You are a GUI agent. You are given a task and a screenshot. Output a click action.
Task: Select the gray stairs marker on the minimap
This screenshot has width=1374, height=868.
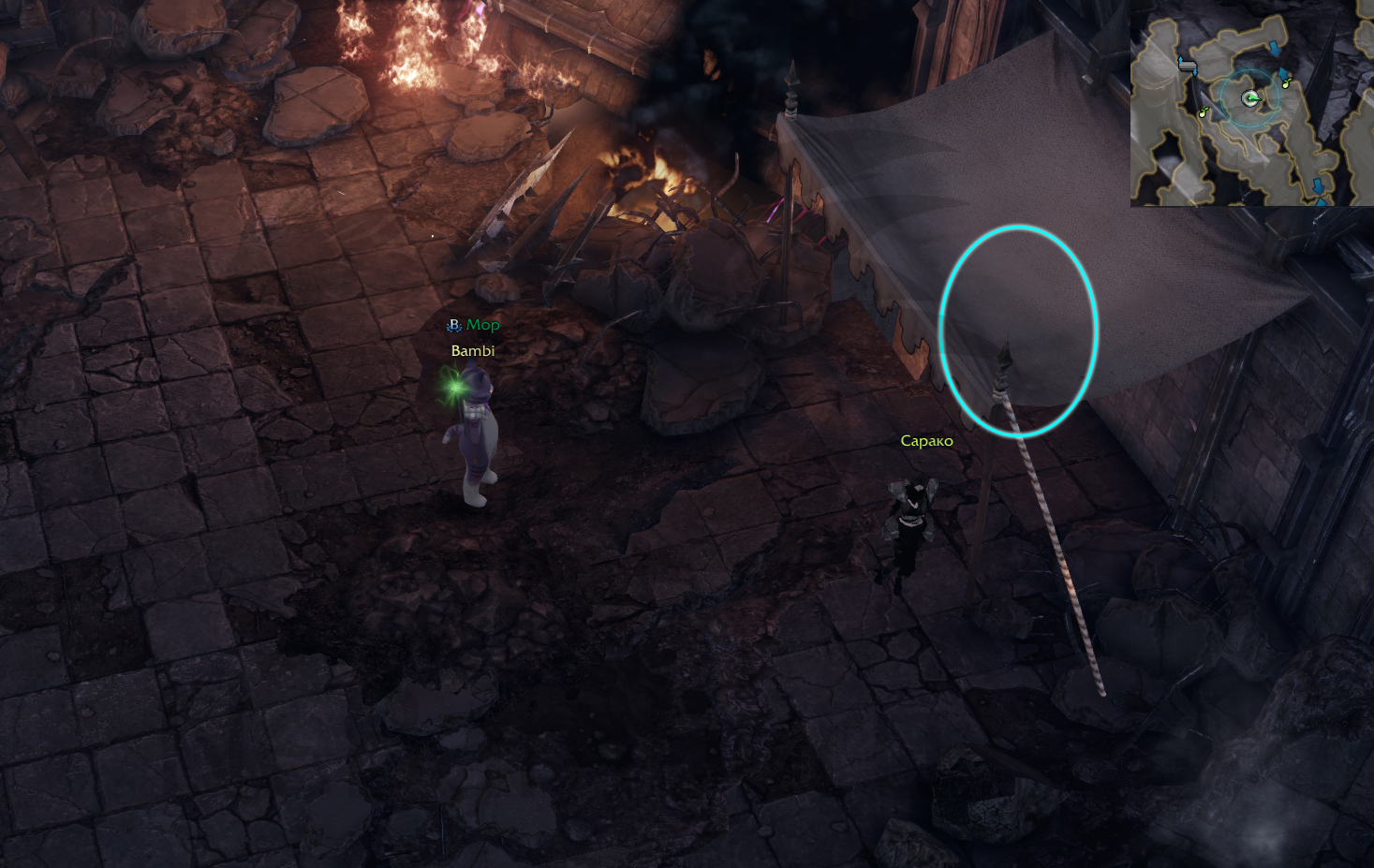1188,66
